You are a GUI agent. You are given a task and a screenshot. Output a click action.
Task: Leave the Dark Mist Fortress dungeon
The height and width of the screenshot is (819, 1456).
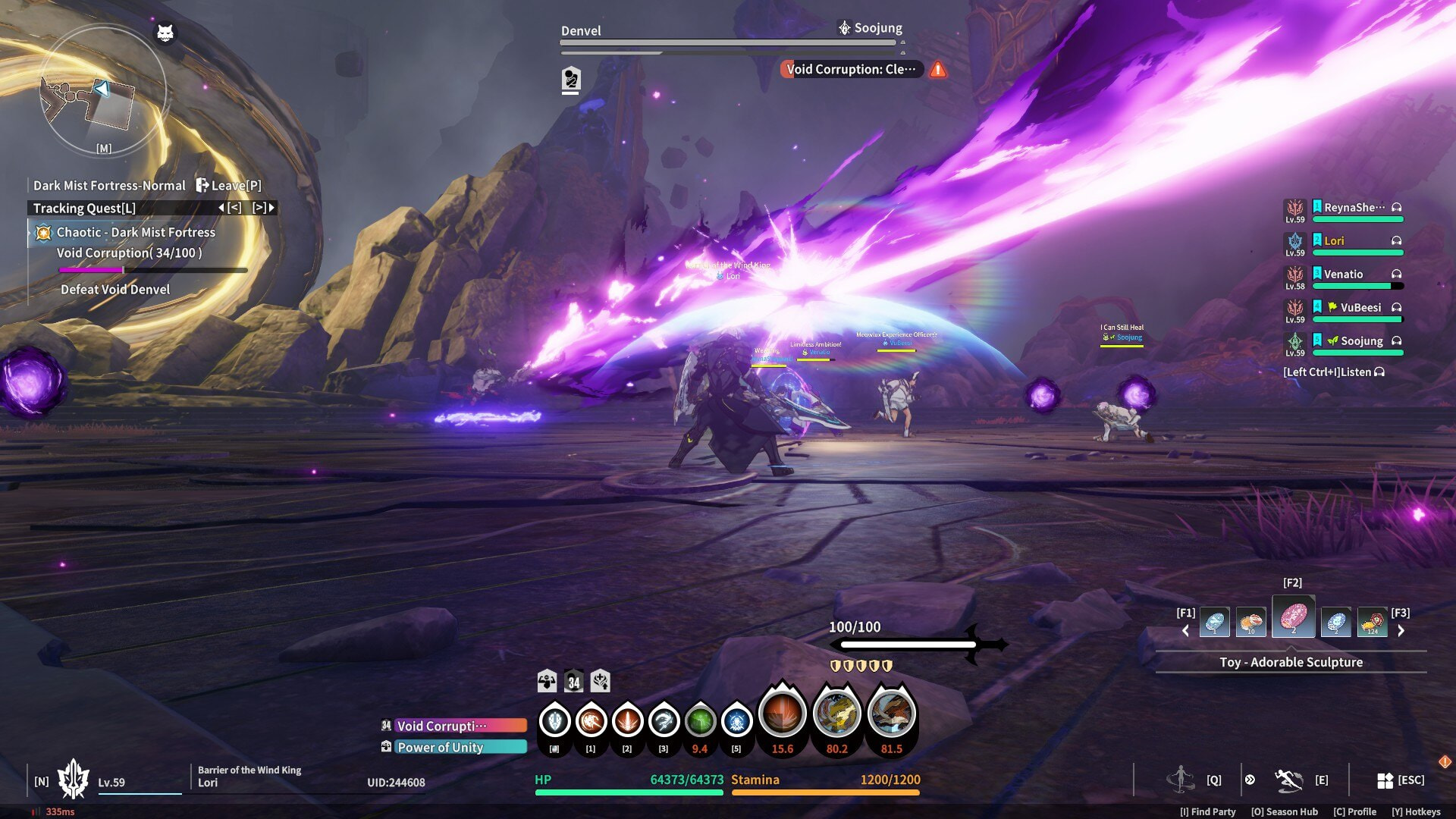(228, 186)
